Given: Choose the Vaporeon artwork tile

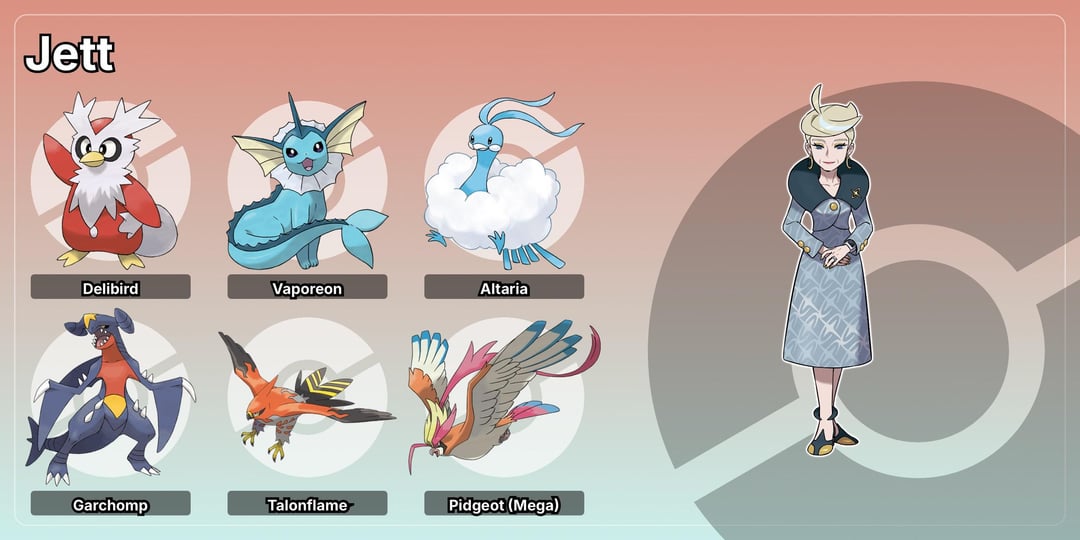Looking at the screenshot, I should [307, 188].
